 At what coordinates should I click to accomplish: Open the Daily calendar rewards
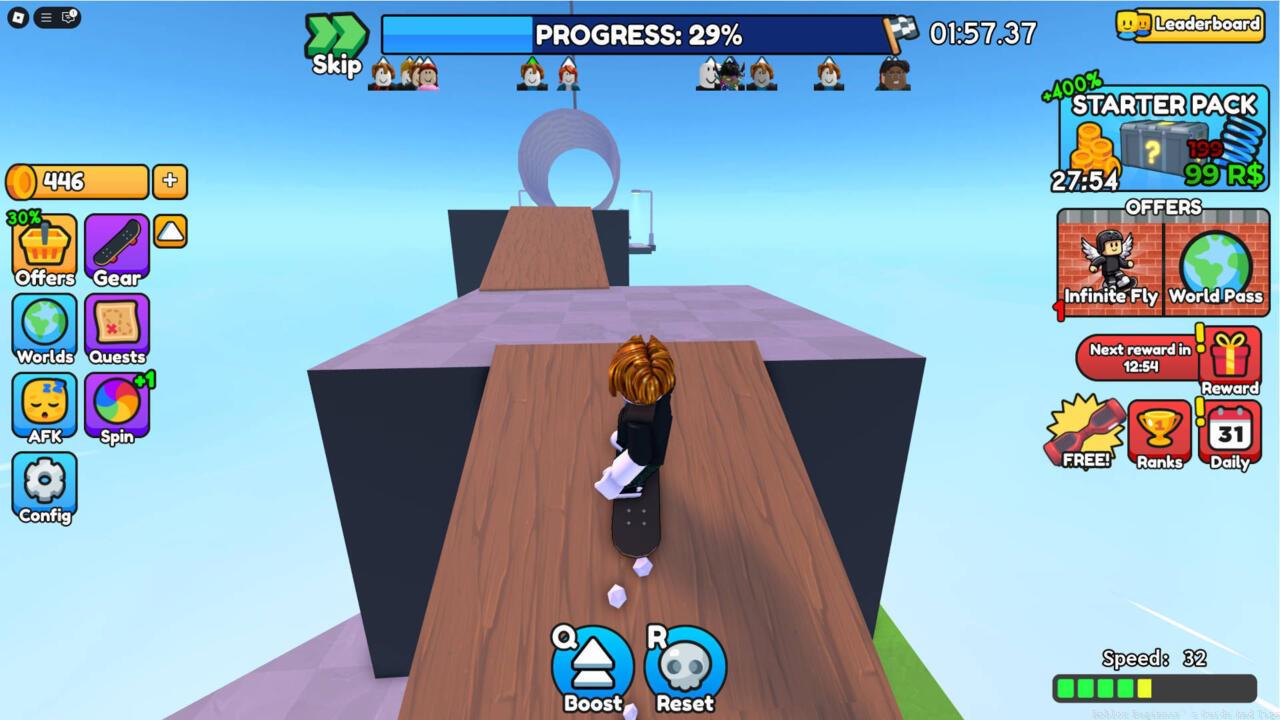1229,432
